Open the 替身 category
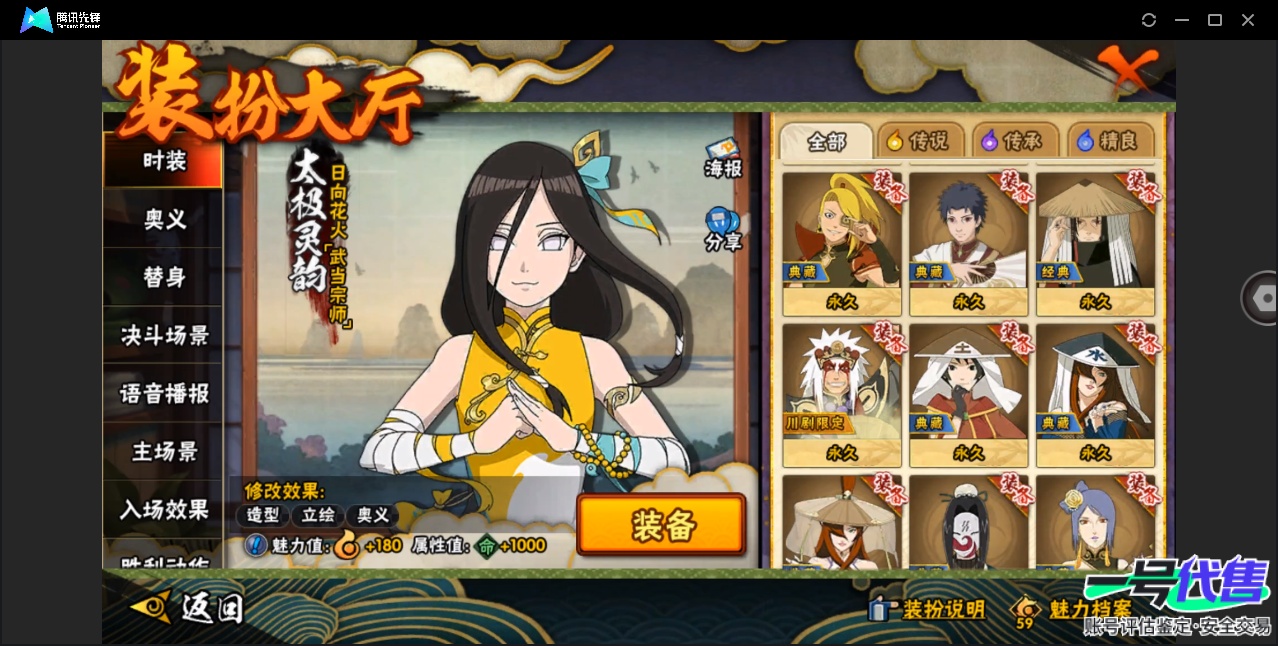 click(163, 277)
